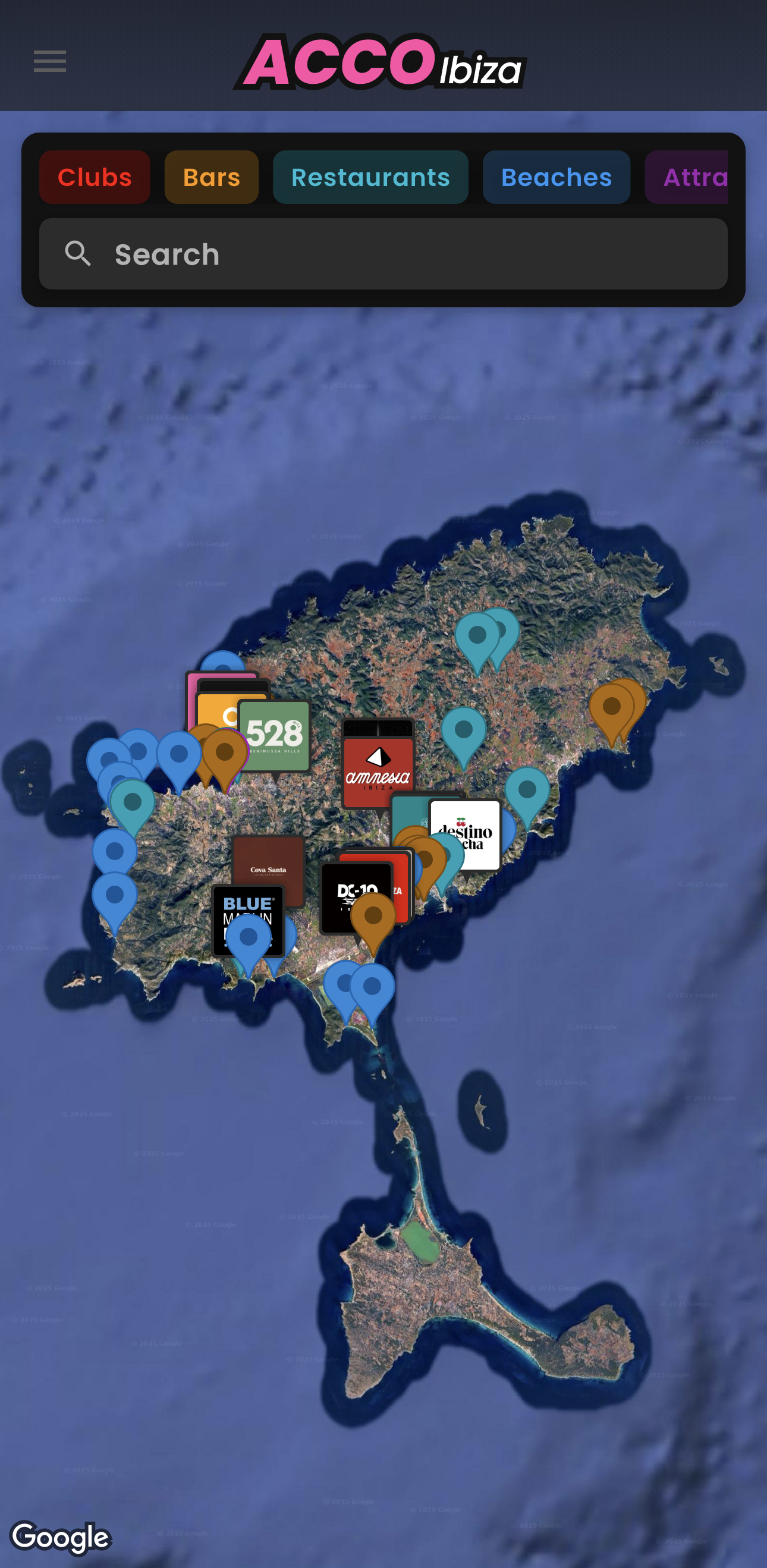Image resolution: width=767 pixels, height=1568 pixels.
Task: Switch to the Restaurants category tab
Action: pos(371,177)
